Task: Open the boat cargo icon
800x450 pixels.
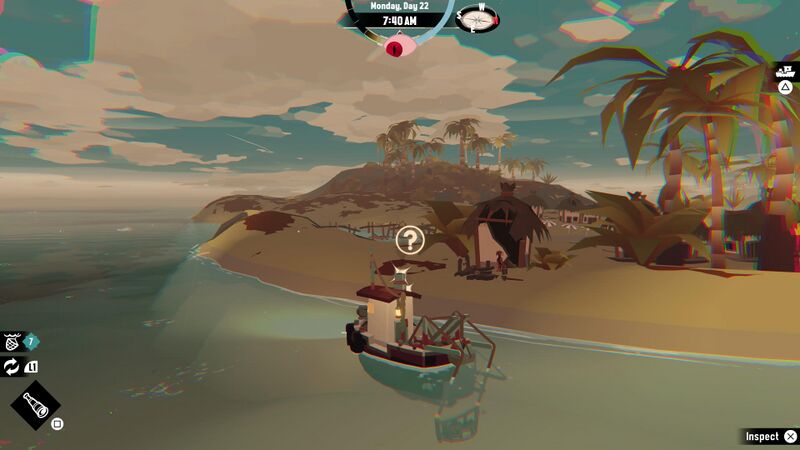Action: tap(787, 71)
